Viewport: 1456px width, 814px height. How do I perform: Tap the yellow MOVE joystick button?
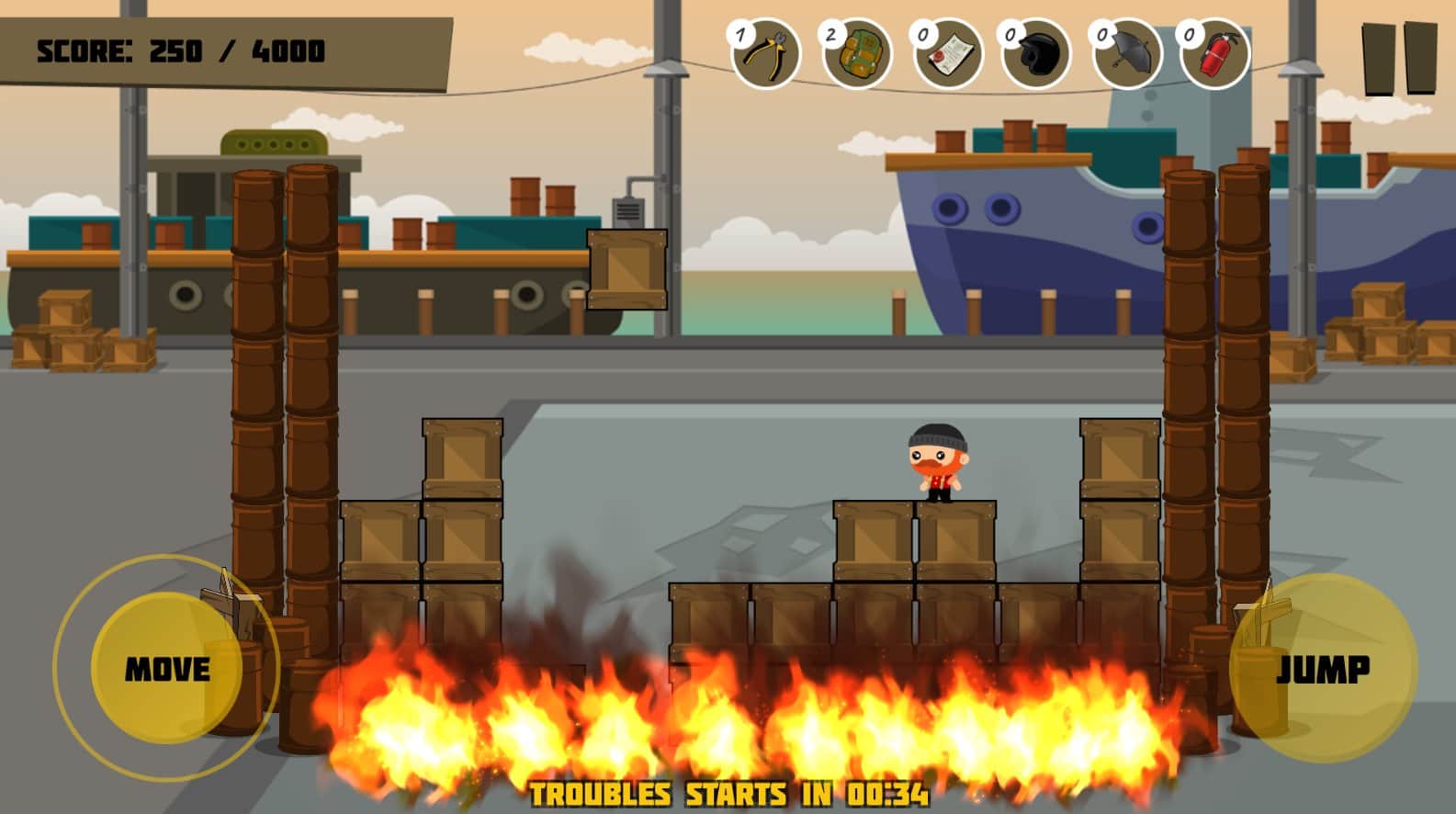pyautogui.click(x=167, y=668)
